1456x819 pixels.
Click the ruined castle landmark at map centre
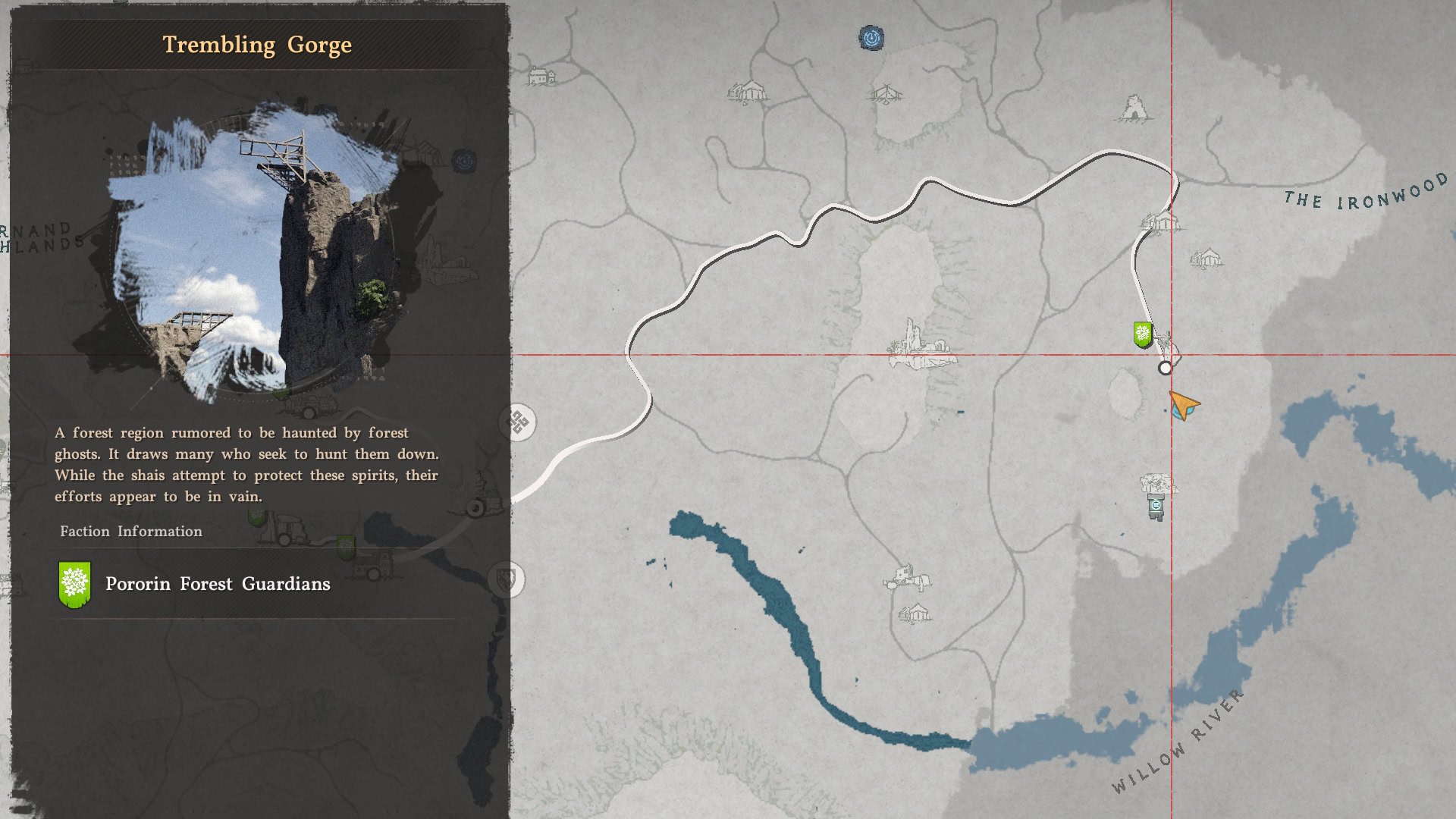point(921,345)
